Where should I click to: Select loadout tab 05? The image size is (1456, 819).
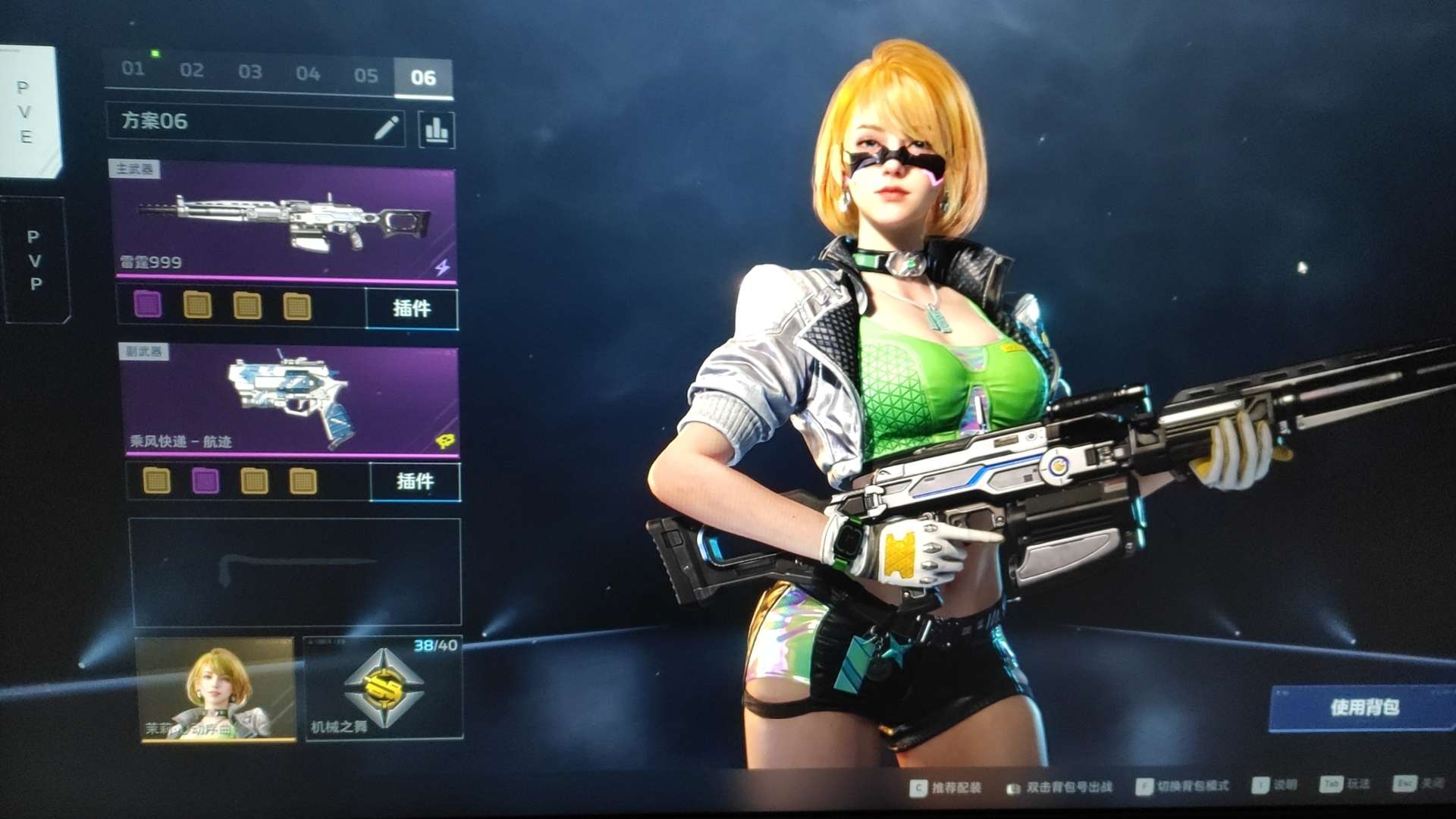click(x=366, y=75)
